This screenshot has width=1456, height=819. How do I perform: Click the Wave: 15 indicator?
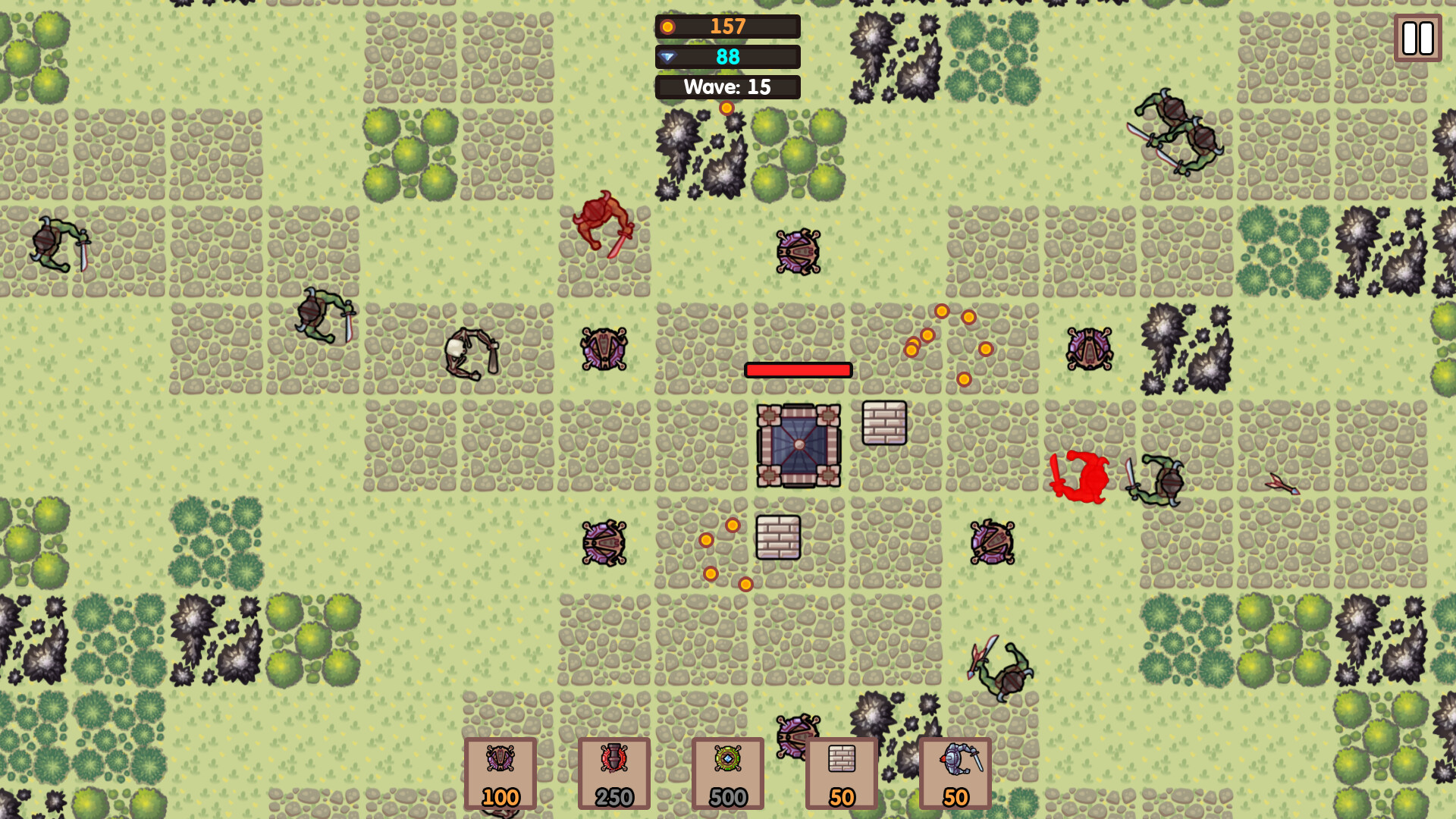(x=727, y=86)
